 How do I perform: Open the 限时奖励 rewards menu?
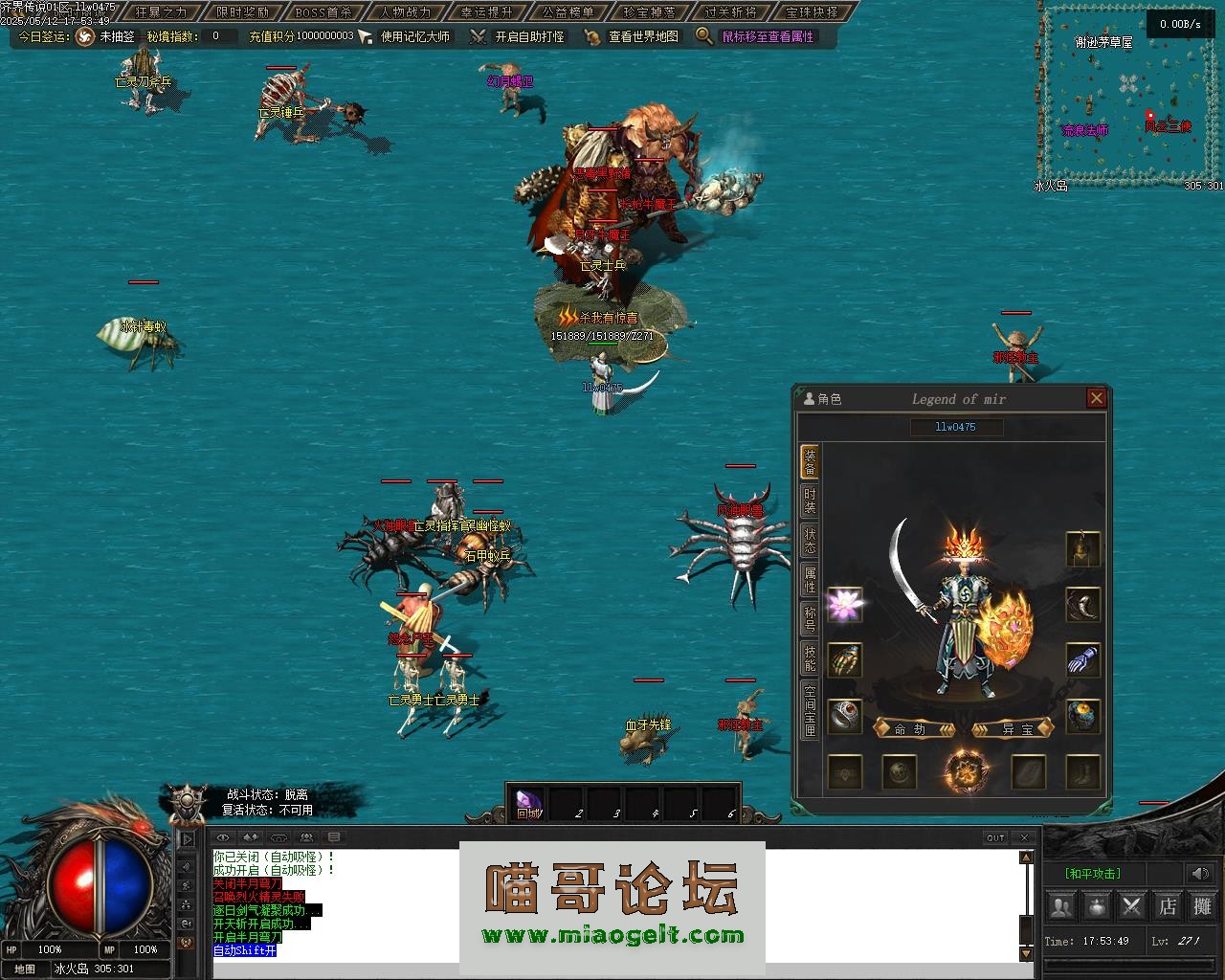pyautogui.click(x=242, y=12)
